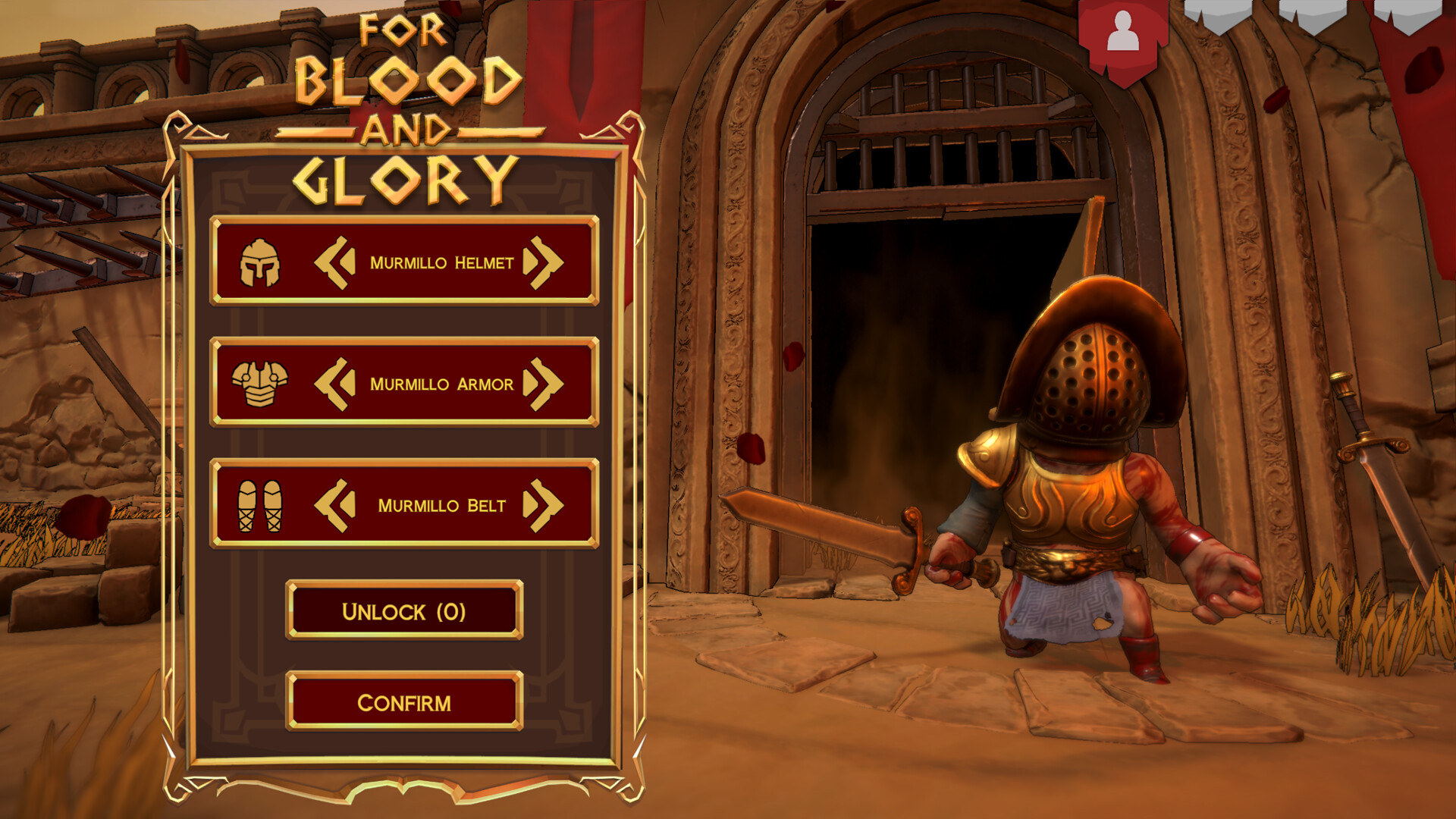Browse to the next armor option
The width and height of the screenshot is (1456, 819).
coord(548,383)
